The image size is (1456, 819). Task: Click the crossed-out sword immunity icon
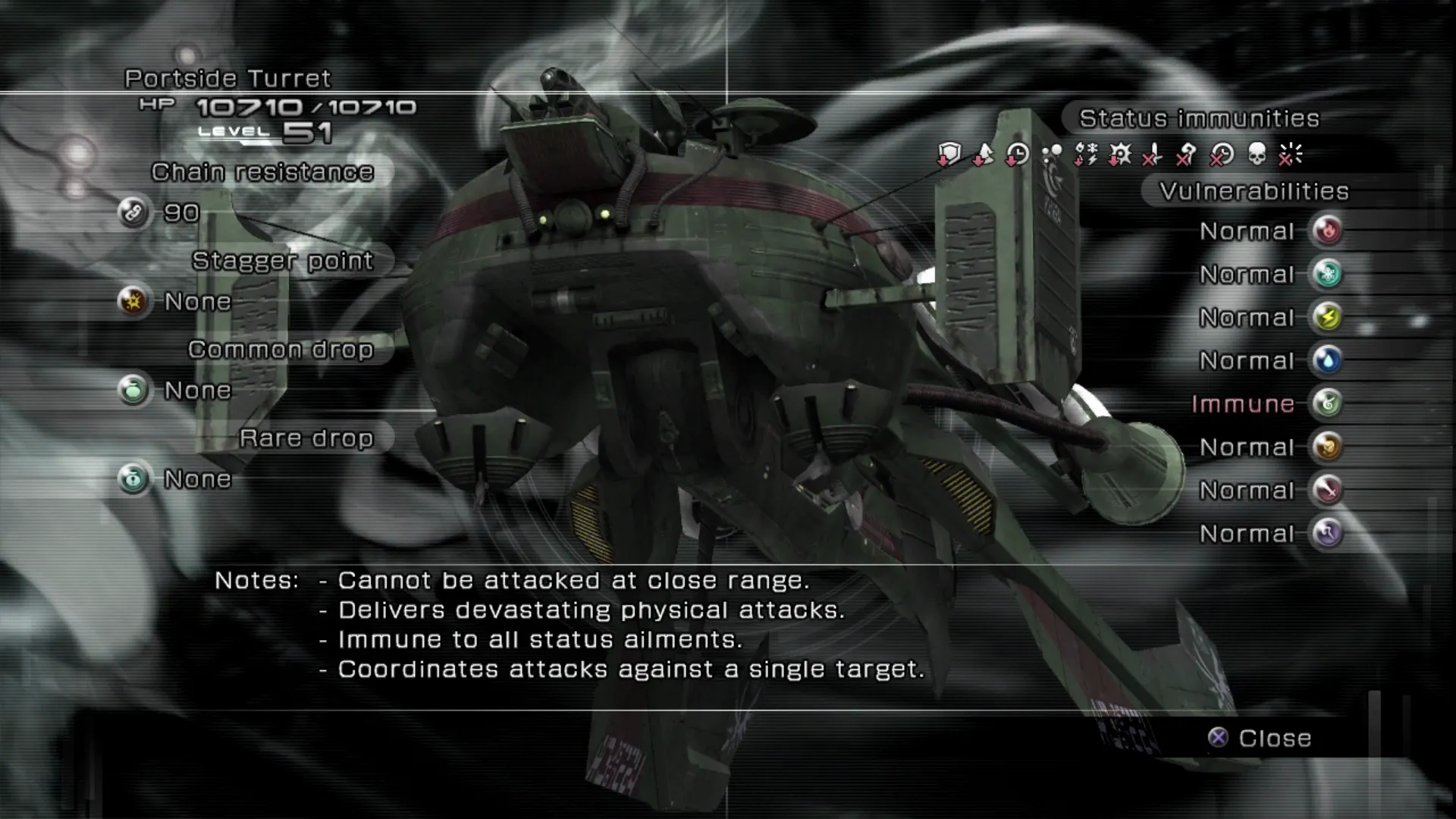point(1153,155)
